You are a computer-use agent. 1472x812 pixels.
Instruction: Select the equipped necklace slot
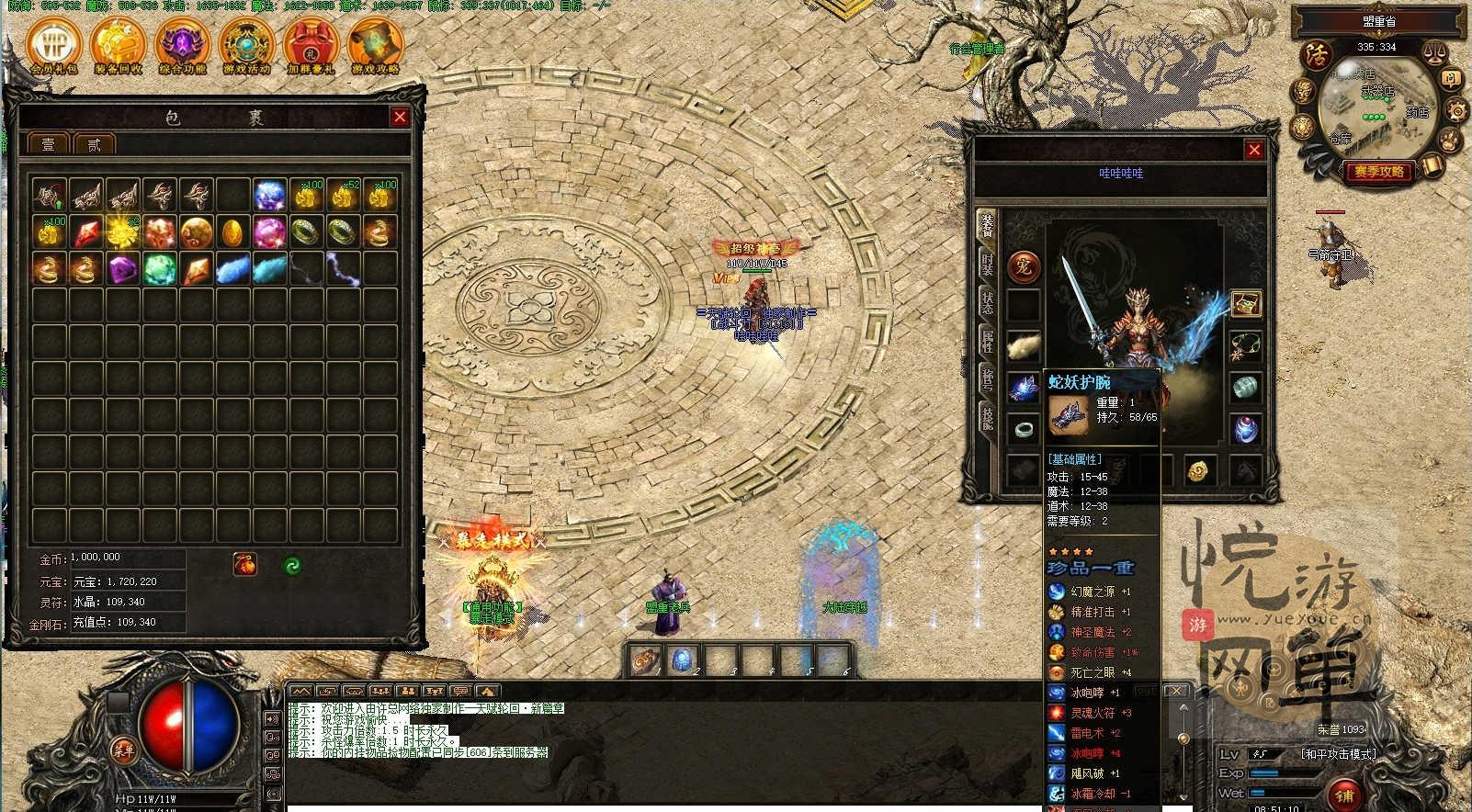point(1245,346)
